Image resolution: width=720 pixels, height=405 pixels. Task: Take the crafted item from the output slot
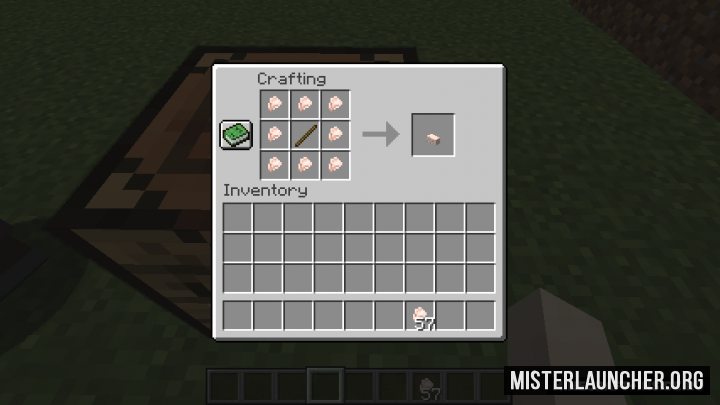(433, 134)
